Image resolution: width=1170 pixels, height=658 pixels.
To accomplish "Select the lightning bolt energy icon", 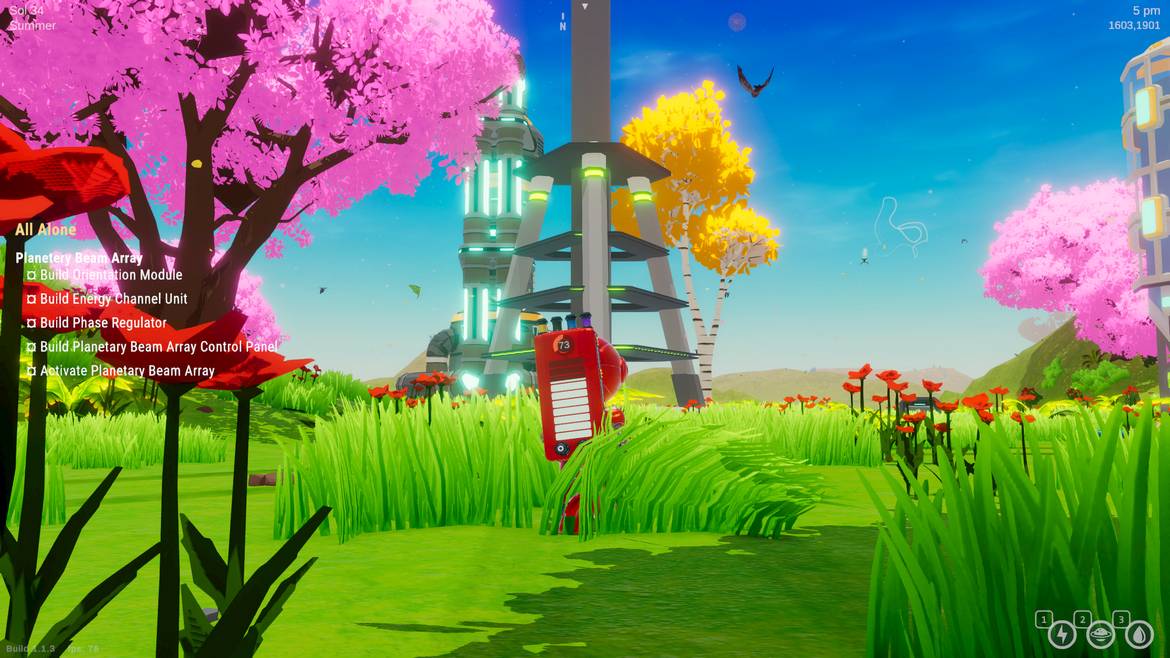I will (1062, 634).
